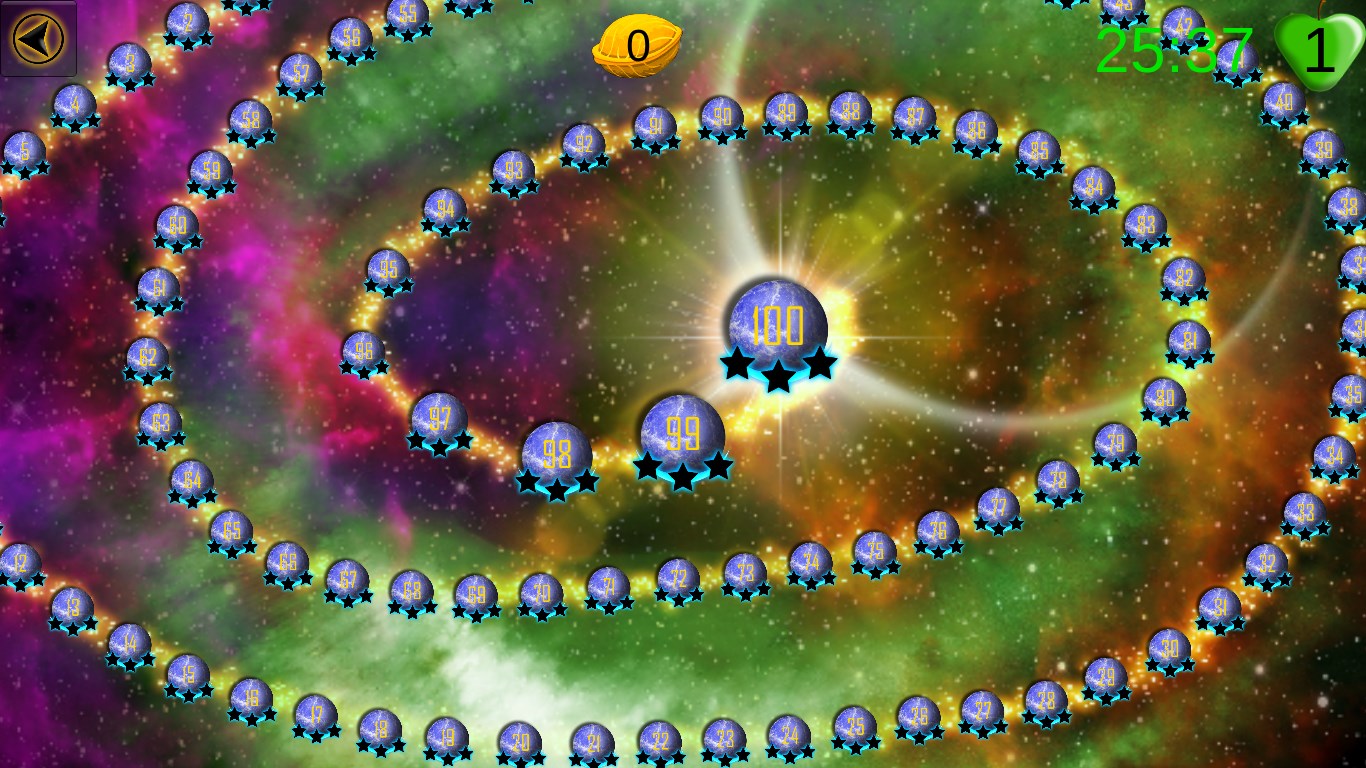The image size is (1366, 768).
Task: Select level 82 node
Action: point(1183,278)
